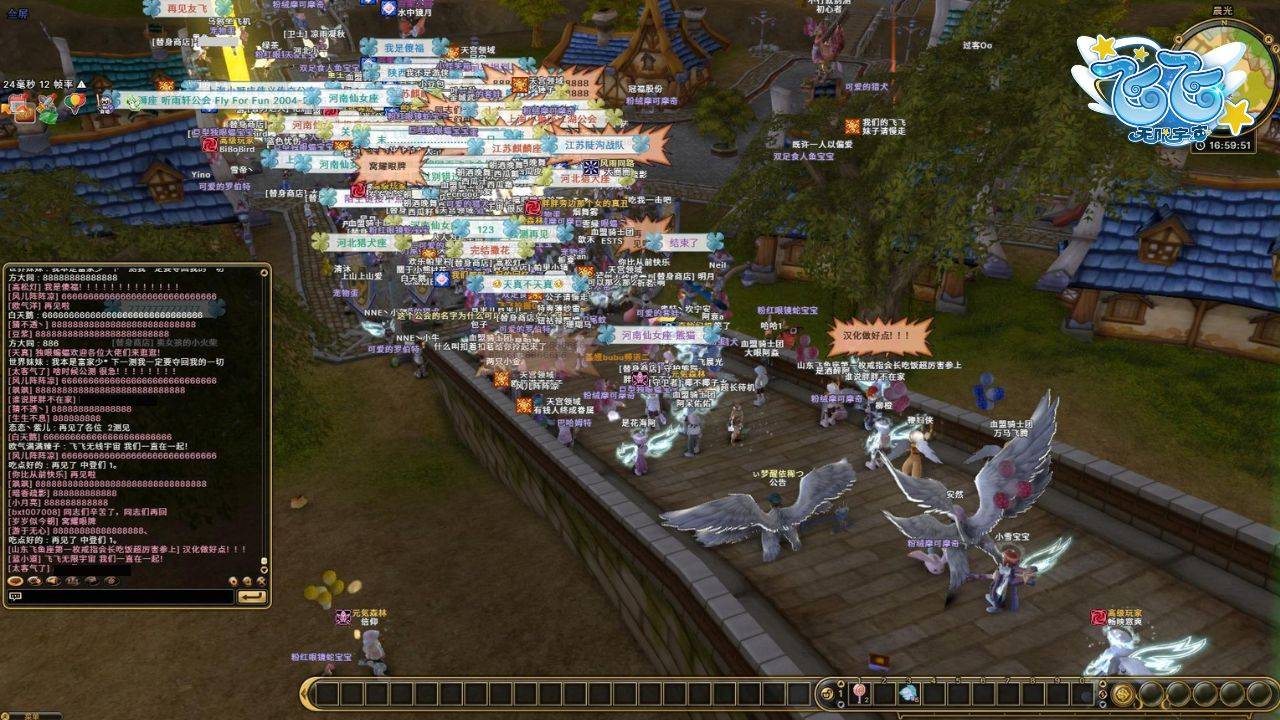Open chat settings with the gear icon
The width and height of the screenshot is (1280, 720).
pyautogui.click(x=248, y=581)
